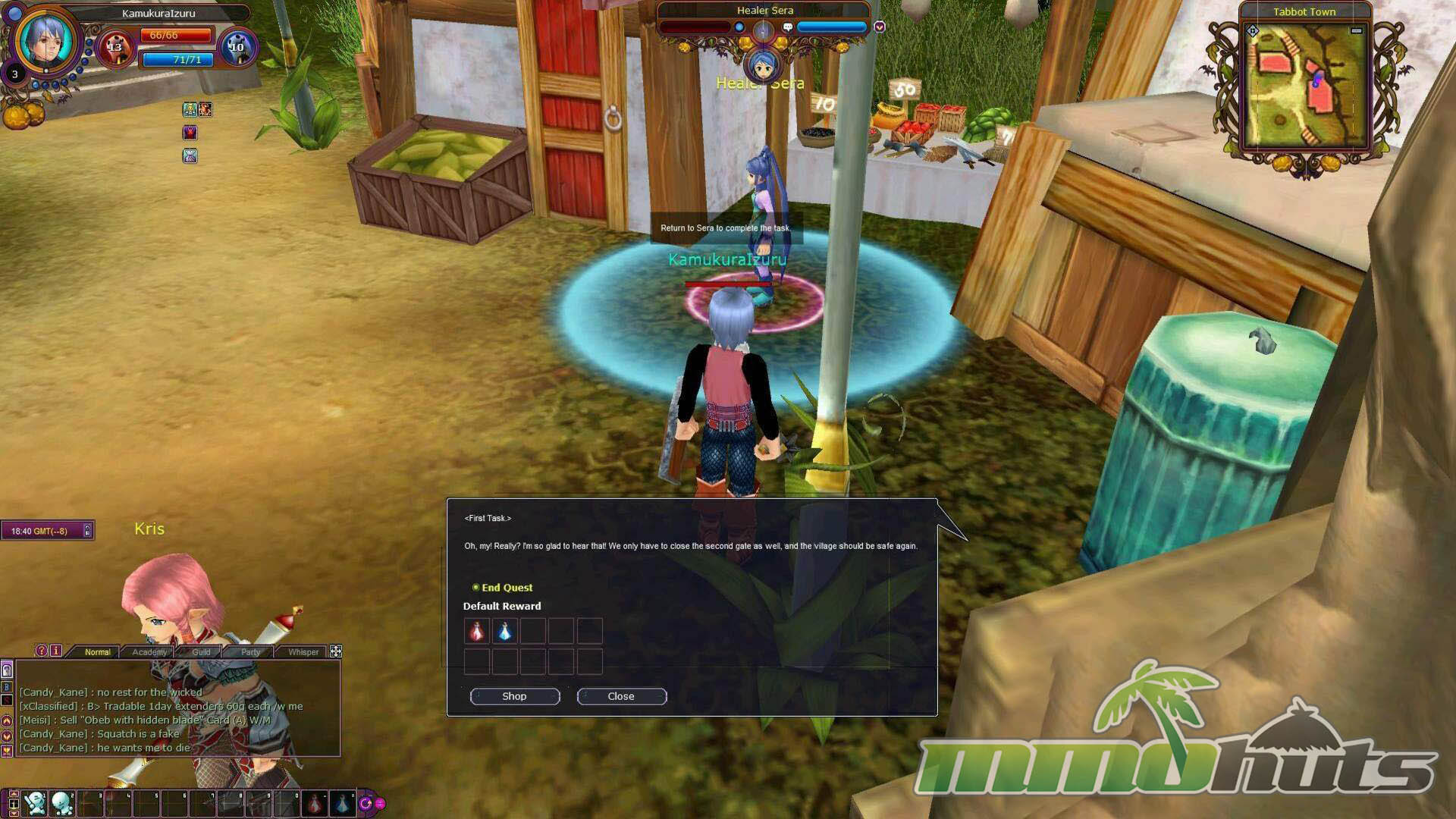Switch to the Academy chat tab
Image resolution: width=1456 pixels, height=819 pixels.
[x=149, y=652]
